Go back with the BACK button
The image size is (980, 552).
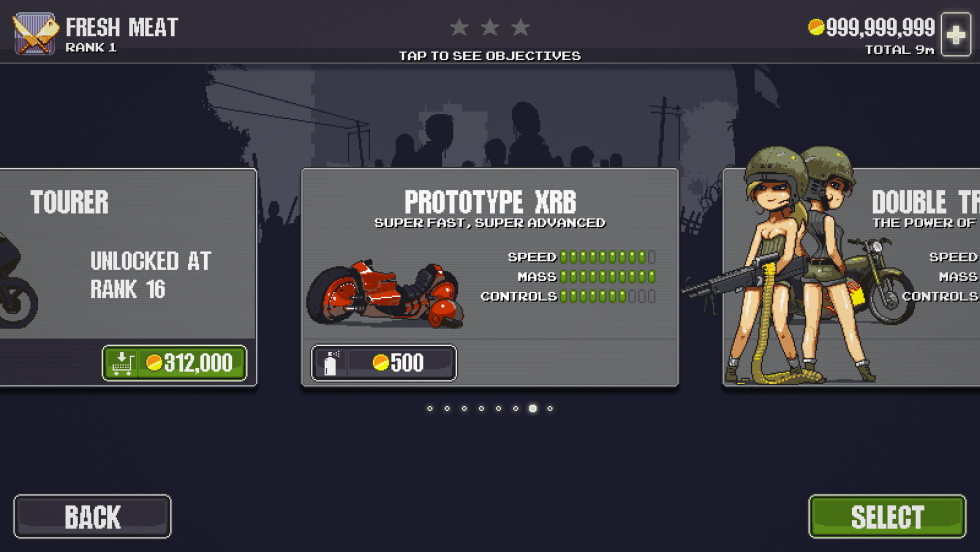pos(92,517)
